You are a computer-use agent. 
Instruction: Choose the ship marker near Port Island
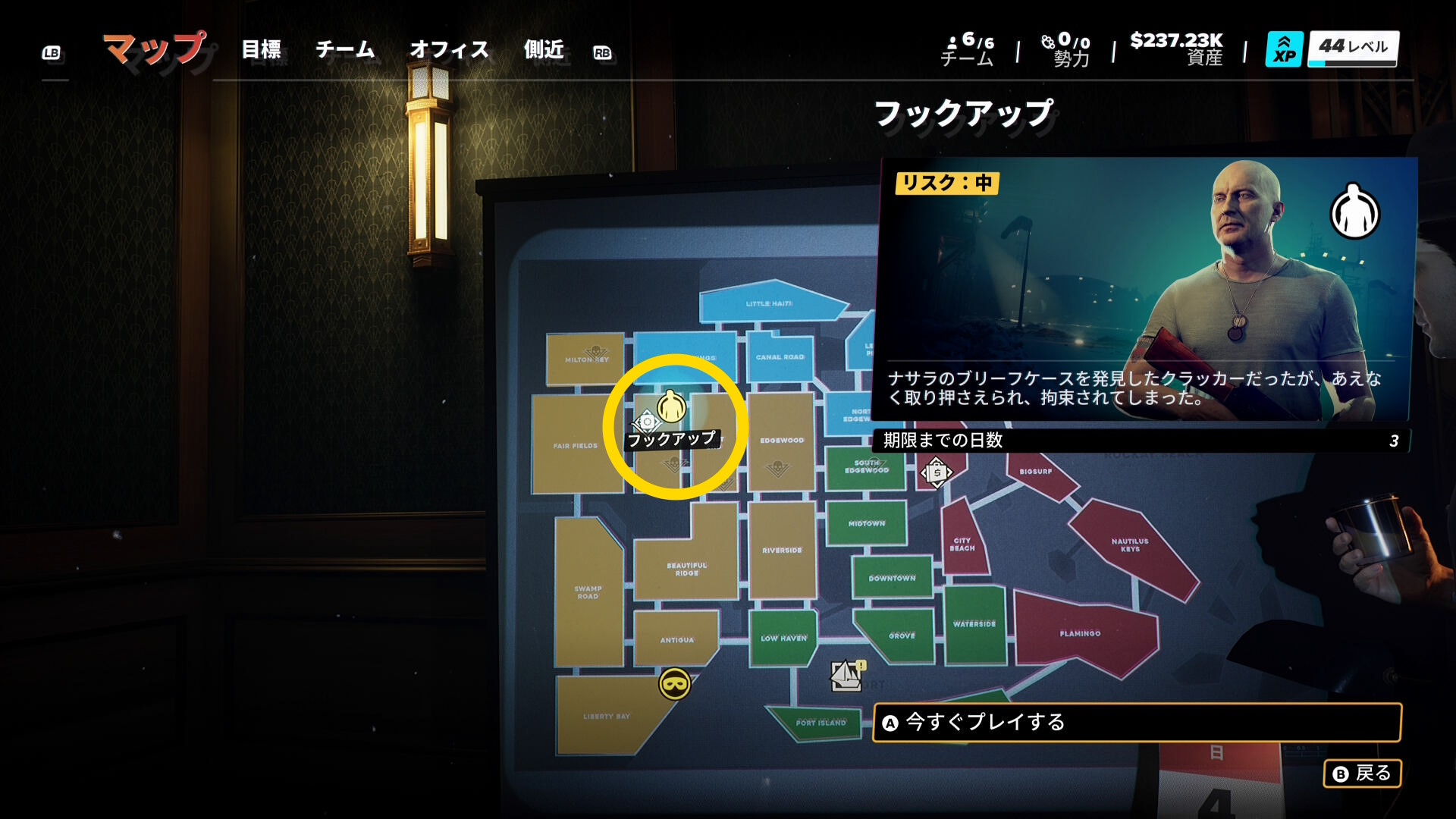tap(846, 675)
